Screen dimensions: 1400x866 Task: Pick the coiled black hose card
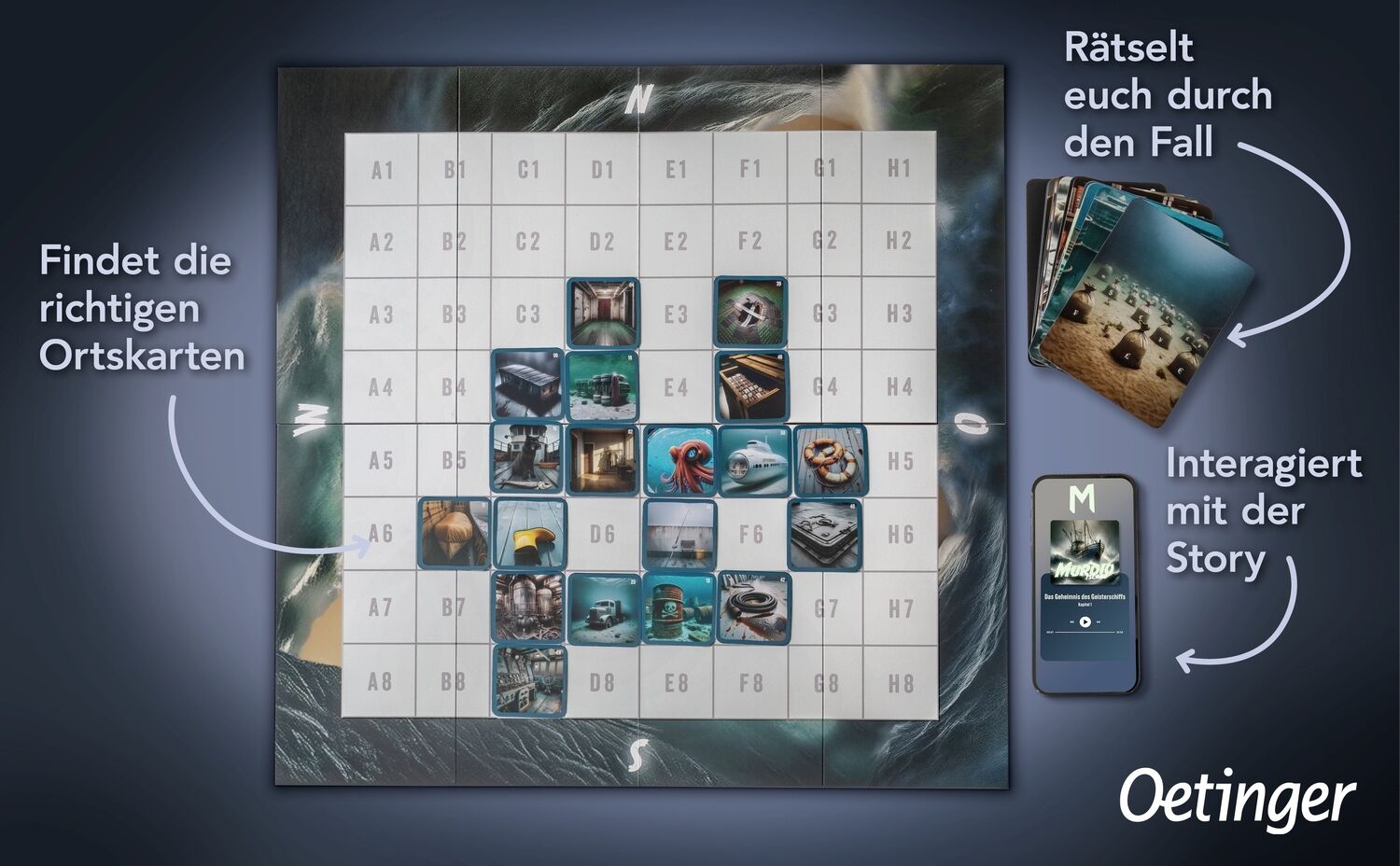[753, 608]
